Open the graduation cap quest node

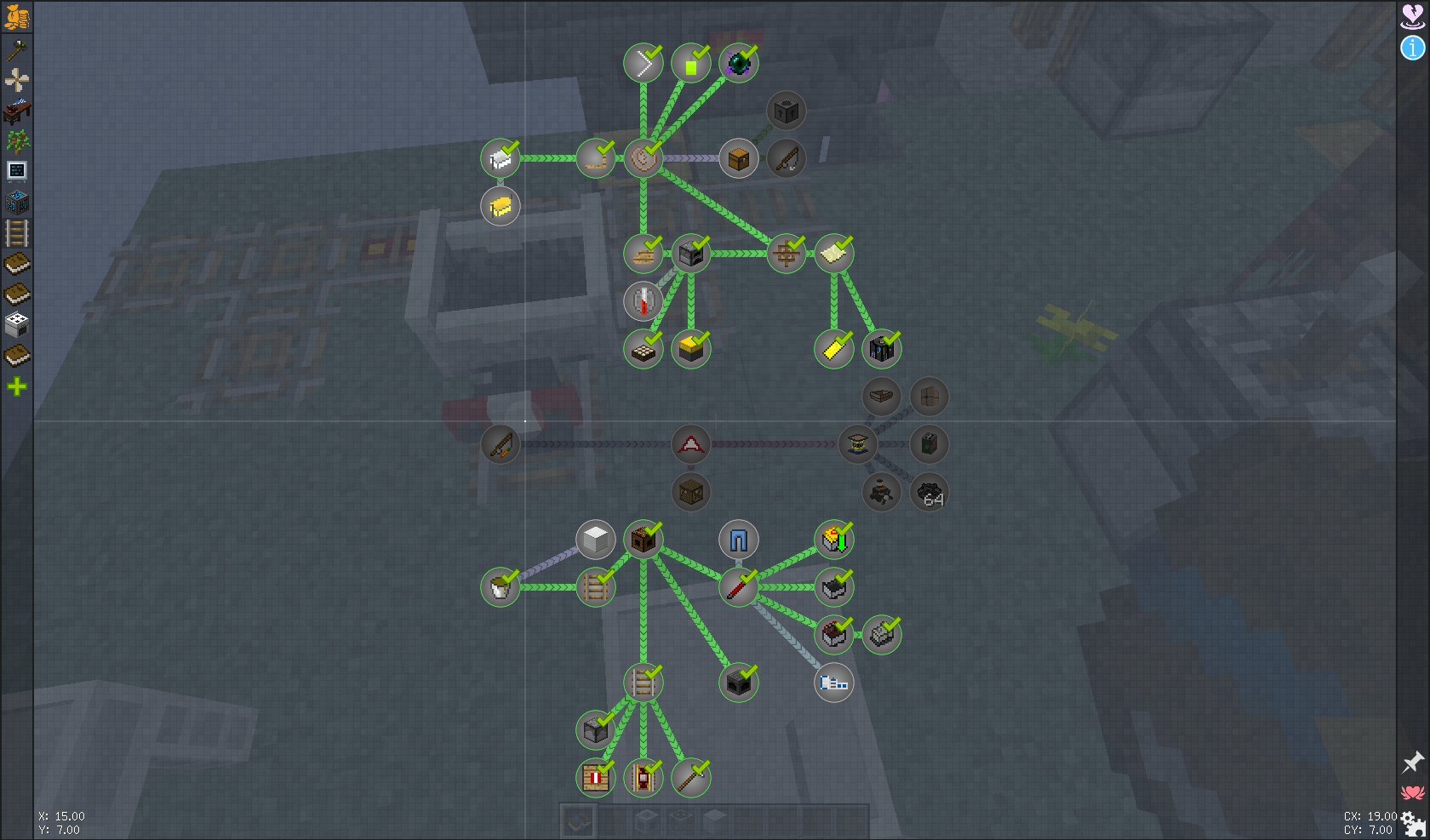[x=857, y=444]
